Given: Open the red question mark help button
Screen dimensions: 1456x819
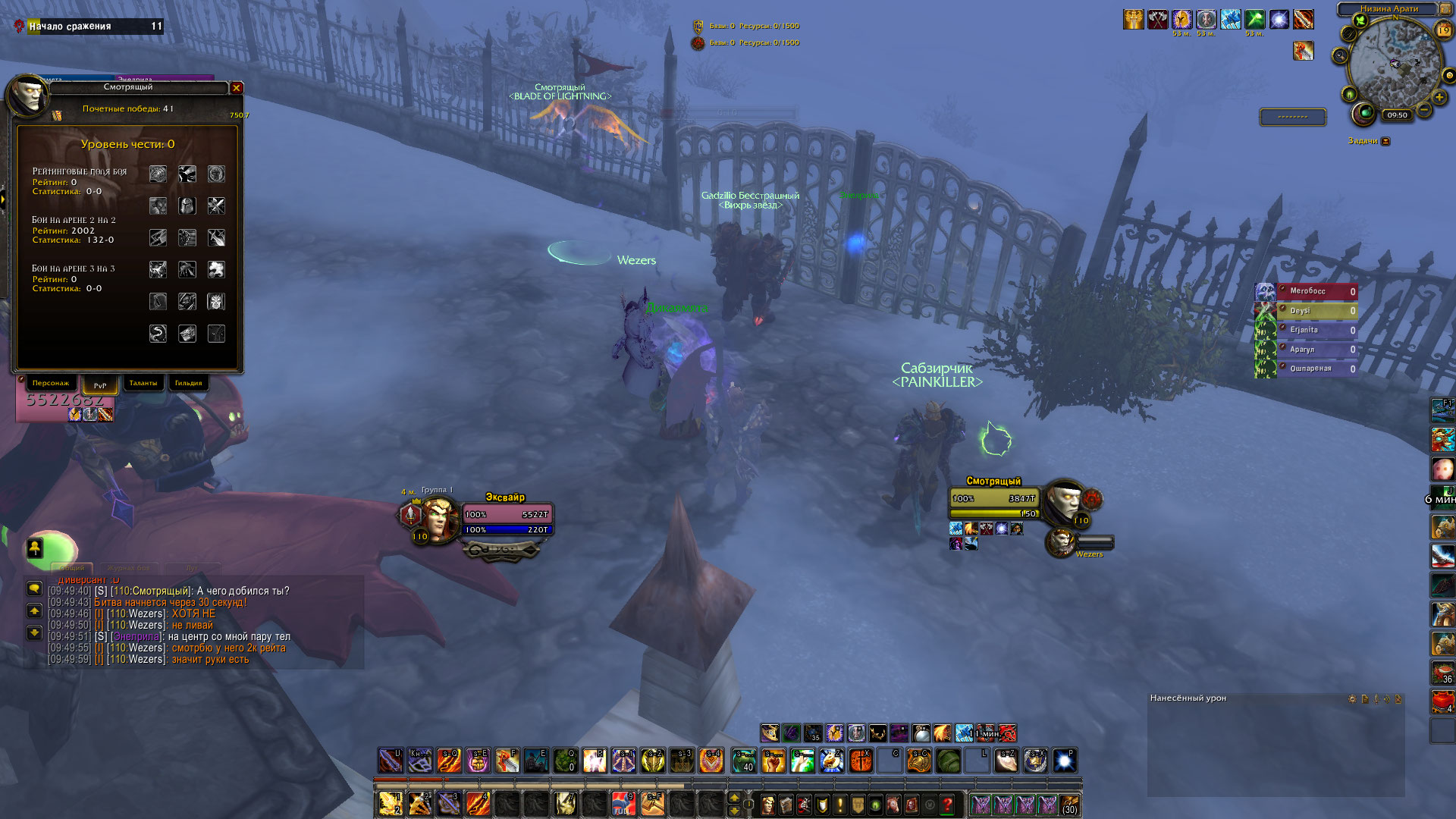Looking at the screenshot, I should pyautogui.click(x=947, y=804).
